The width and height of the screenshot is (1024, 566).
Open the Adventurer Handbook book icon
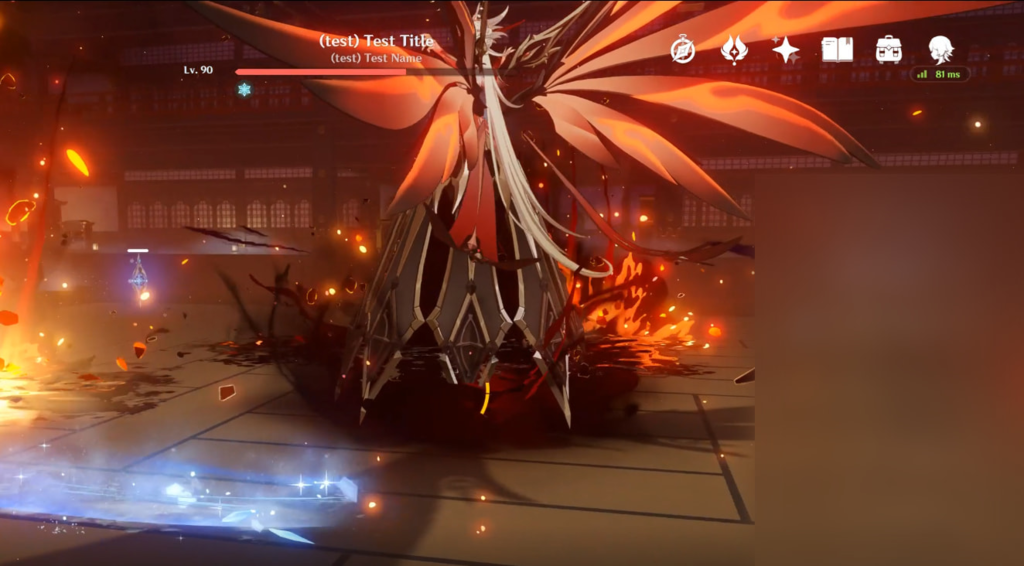(837, 50)
